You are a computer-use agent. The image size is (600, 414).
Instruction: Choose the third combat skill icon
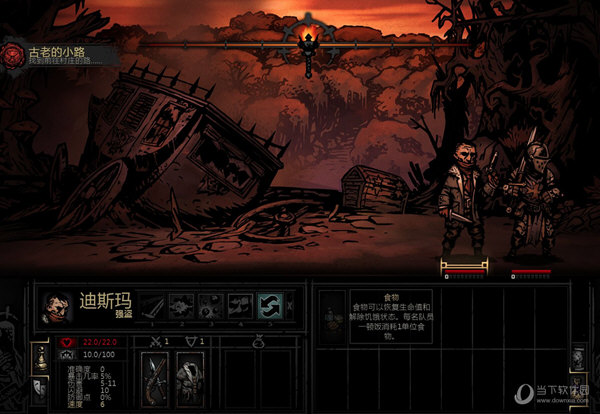(x=211, y=306)
